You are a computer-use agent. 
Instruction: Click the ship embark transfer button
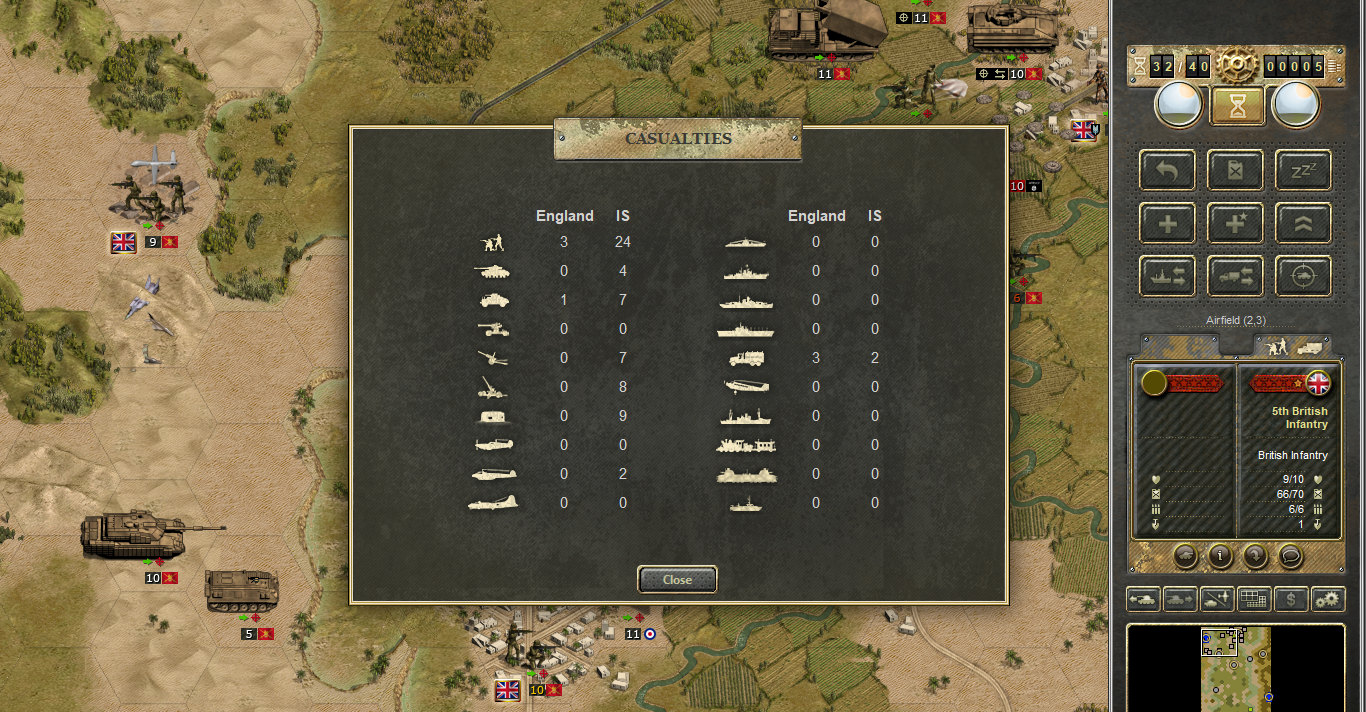[x=1167, y=276]
